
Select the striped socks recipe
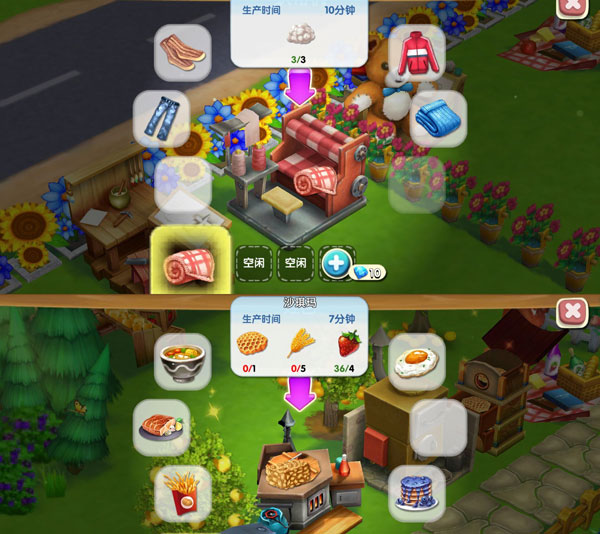point(182,52)
